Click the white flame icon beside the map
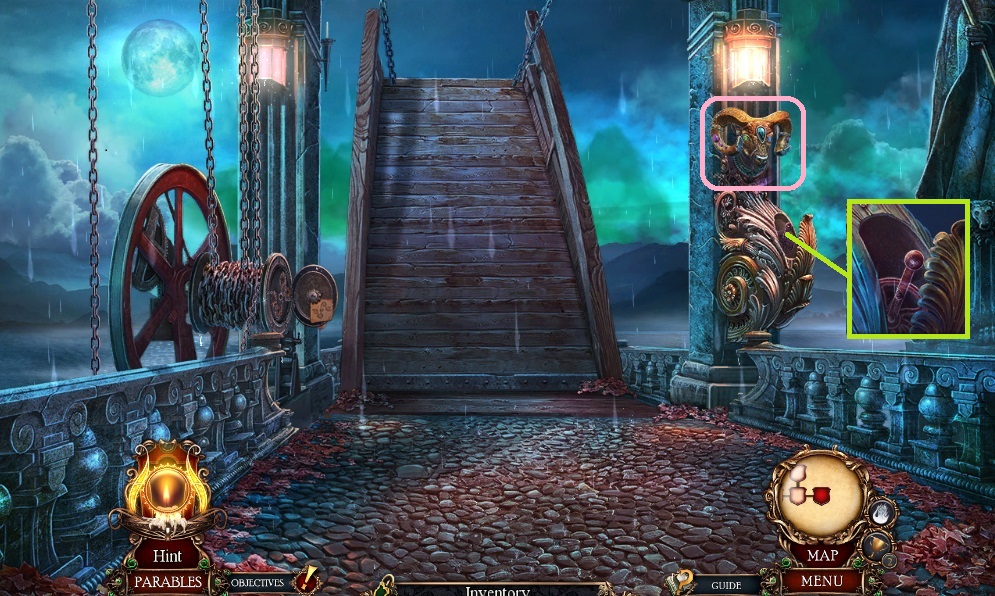This screenshot has height=596, width=995. click(880, 513)
